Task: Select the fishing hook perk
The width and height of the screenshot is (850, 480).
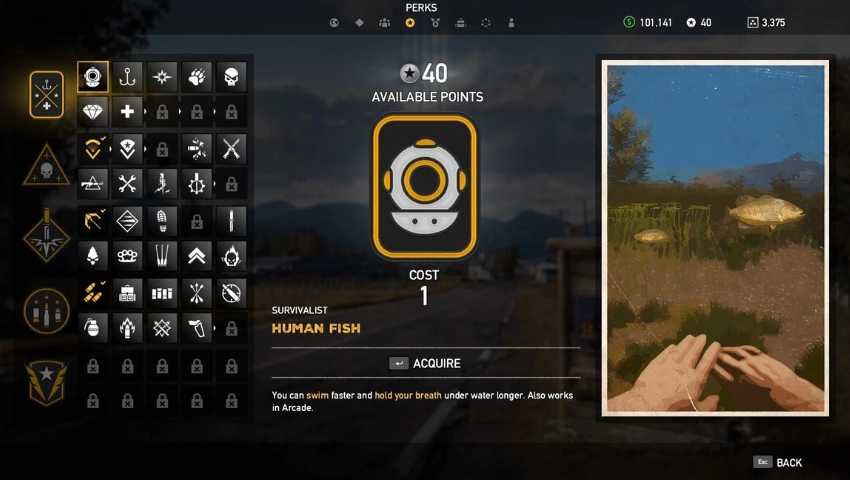Action: [127, 77]
